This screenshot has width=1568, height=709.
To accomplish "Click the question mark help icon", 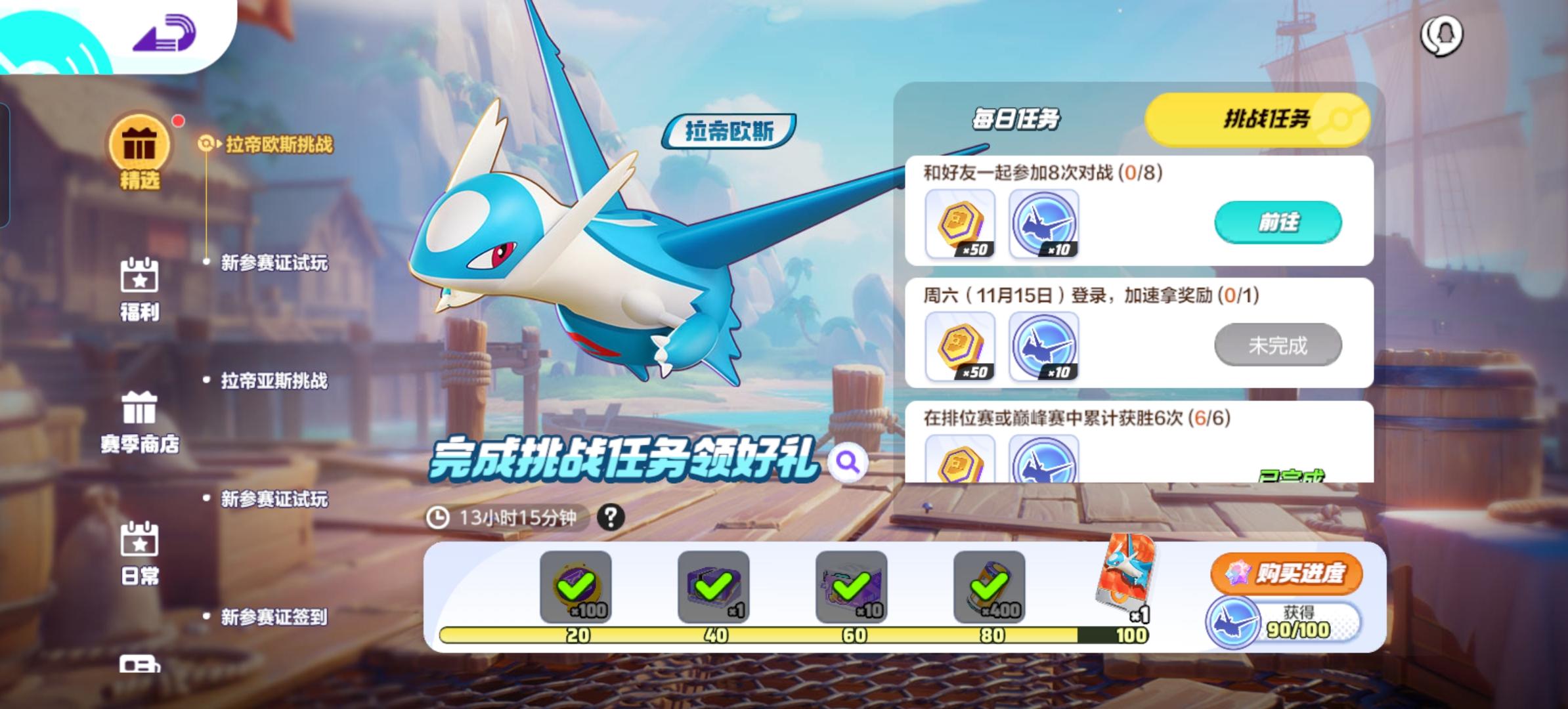I will [x=611, y=519].
